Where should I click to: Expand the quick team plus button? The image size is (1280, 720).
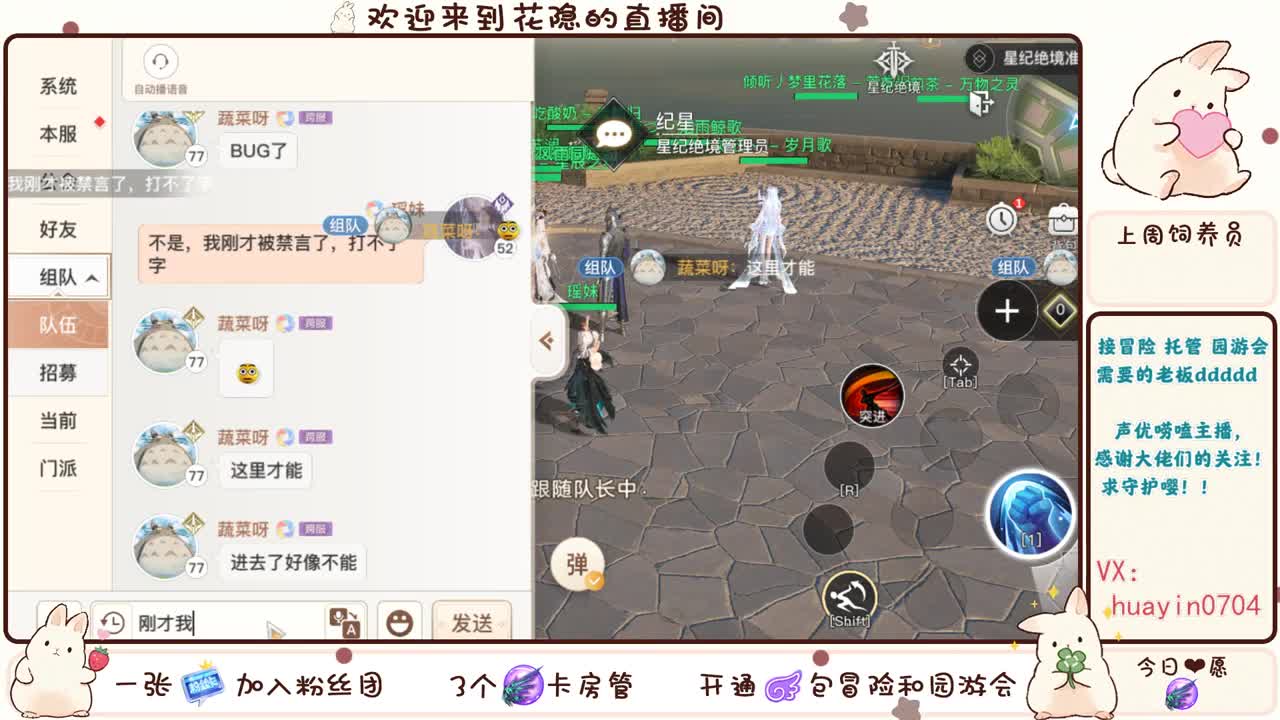coord(1006,311)
